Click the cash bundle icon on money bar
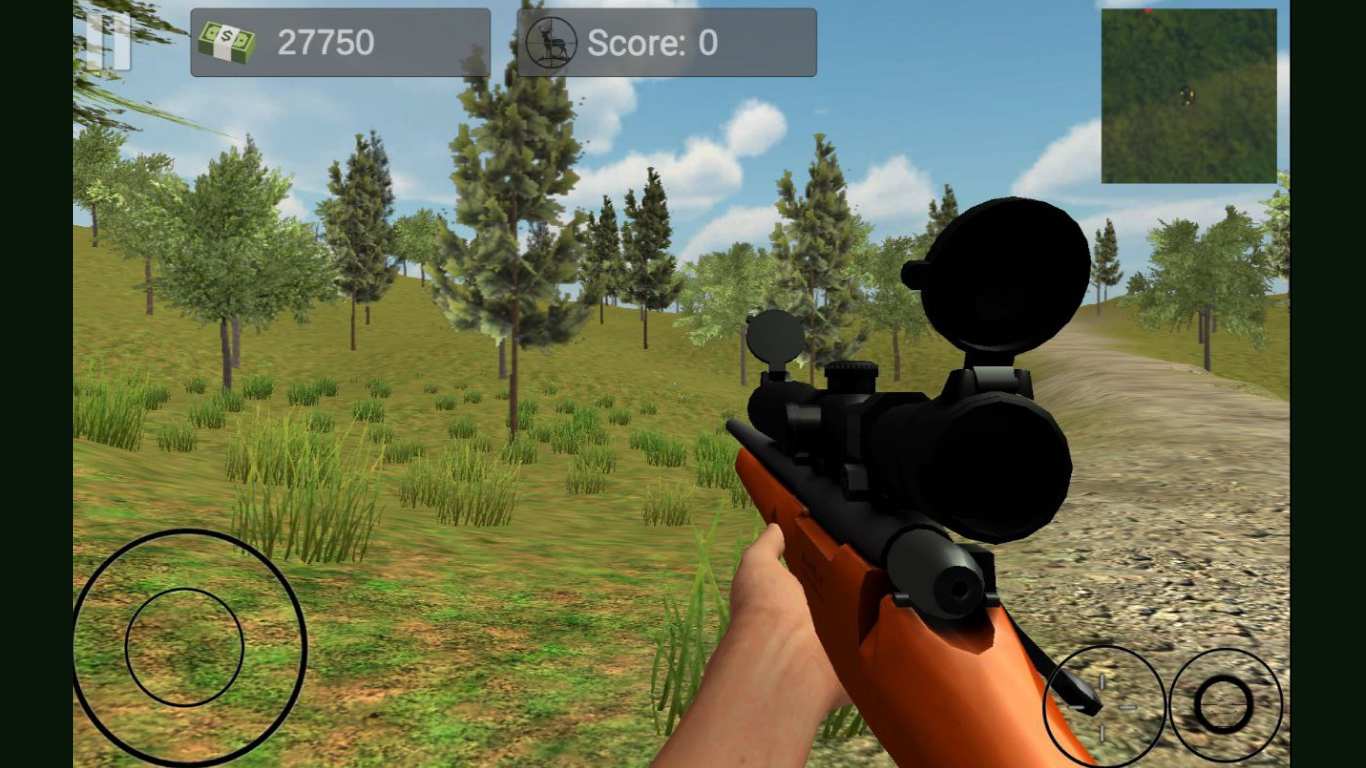This screenshot has height=768, width=1366. pos(228,42)
